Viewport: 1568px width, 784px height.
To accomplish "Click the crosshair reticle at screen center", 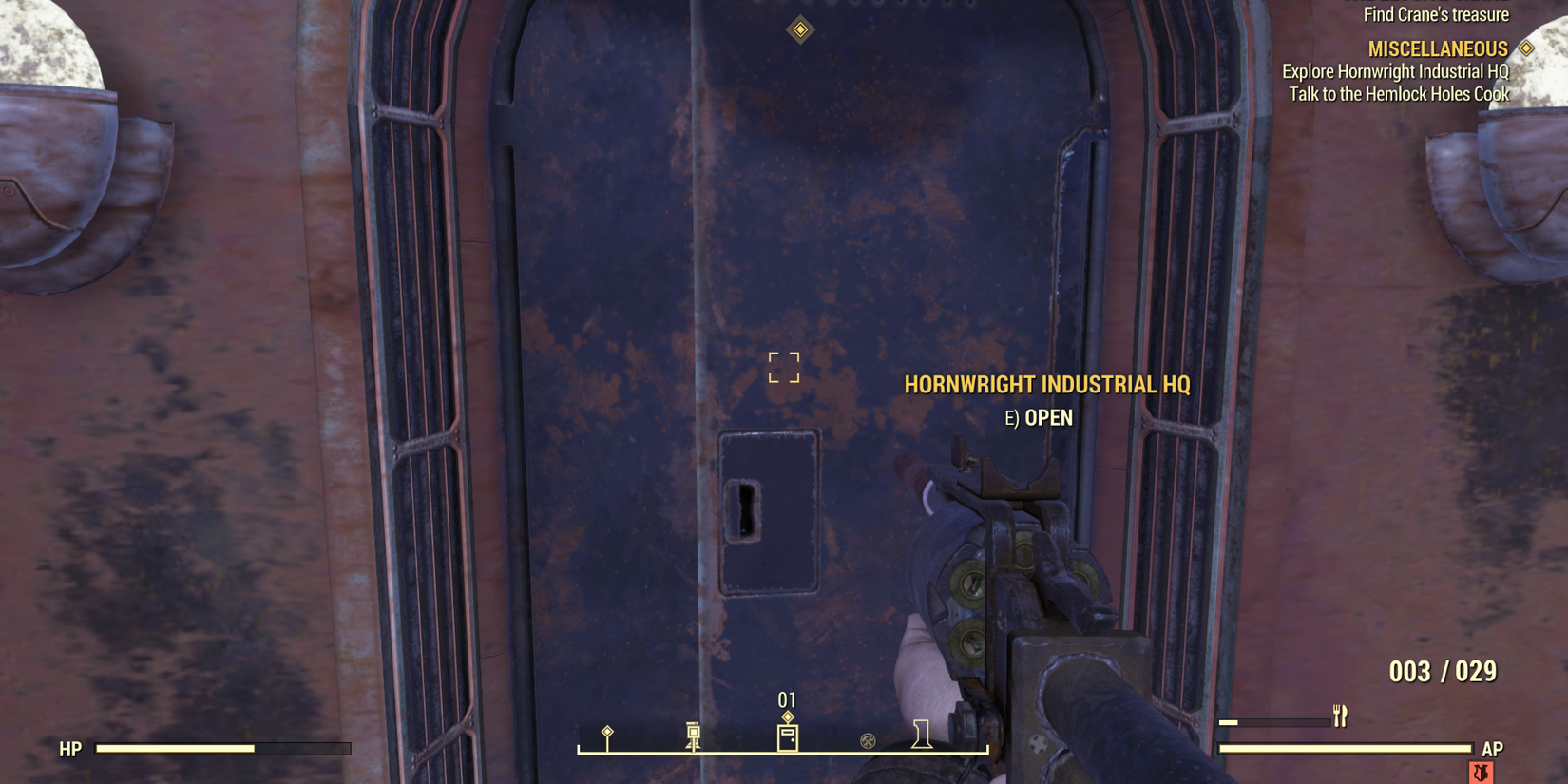I will pyautogui.click(x=784, y=370).
